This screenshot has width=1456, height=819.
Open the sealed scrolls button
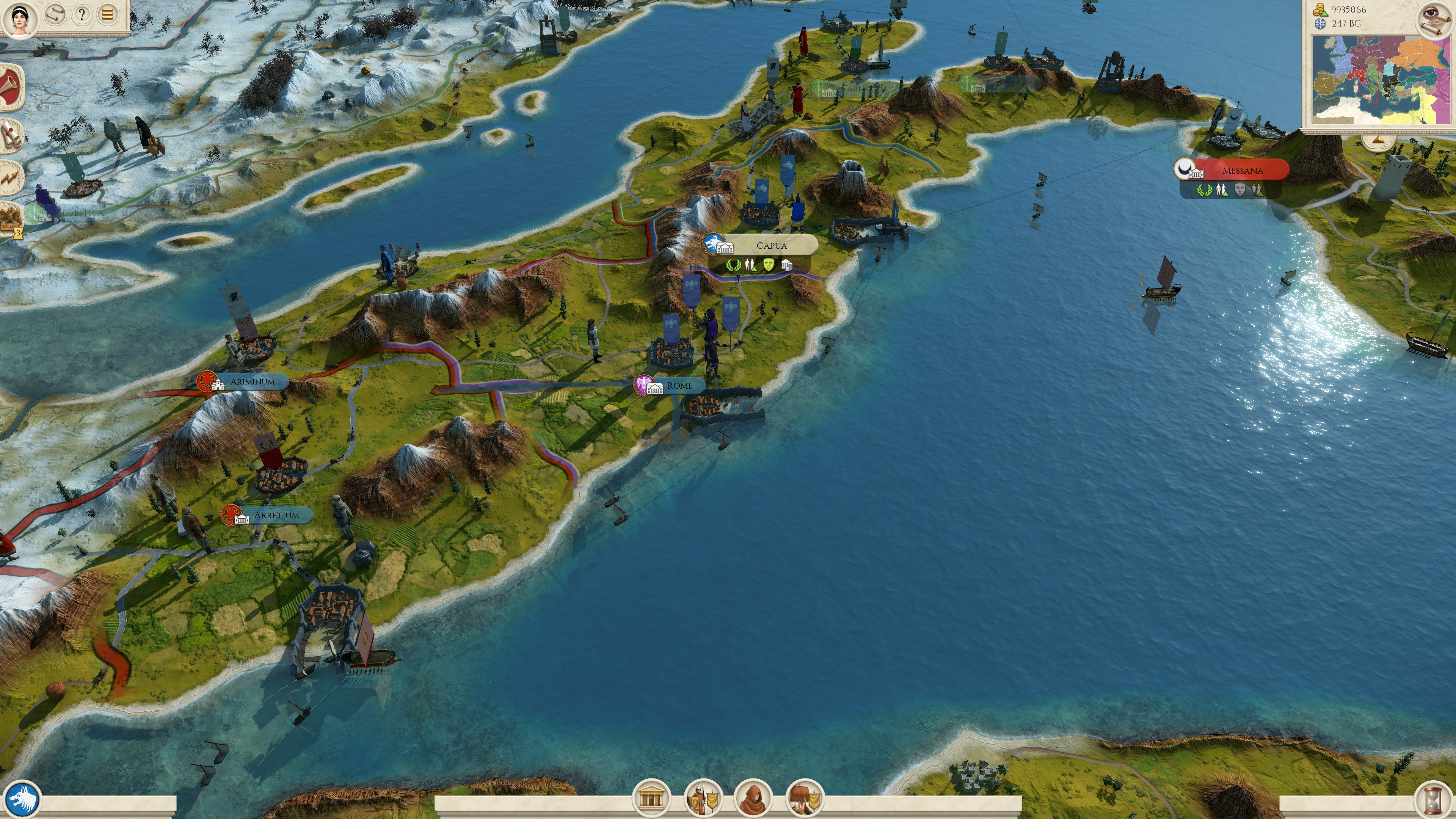coord(11,136)
